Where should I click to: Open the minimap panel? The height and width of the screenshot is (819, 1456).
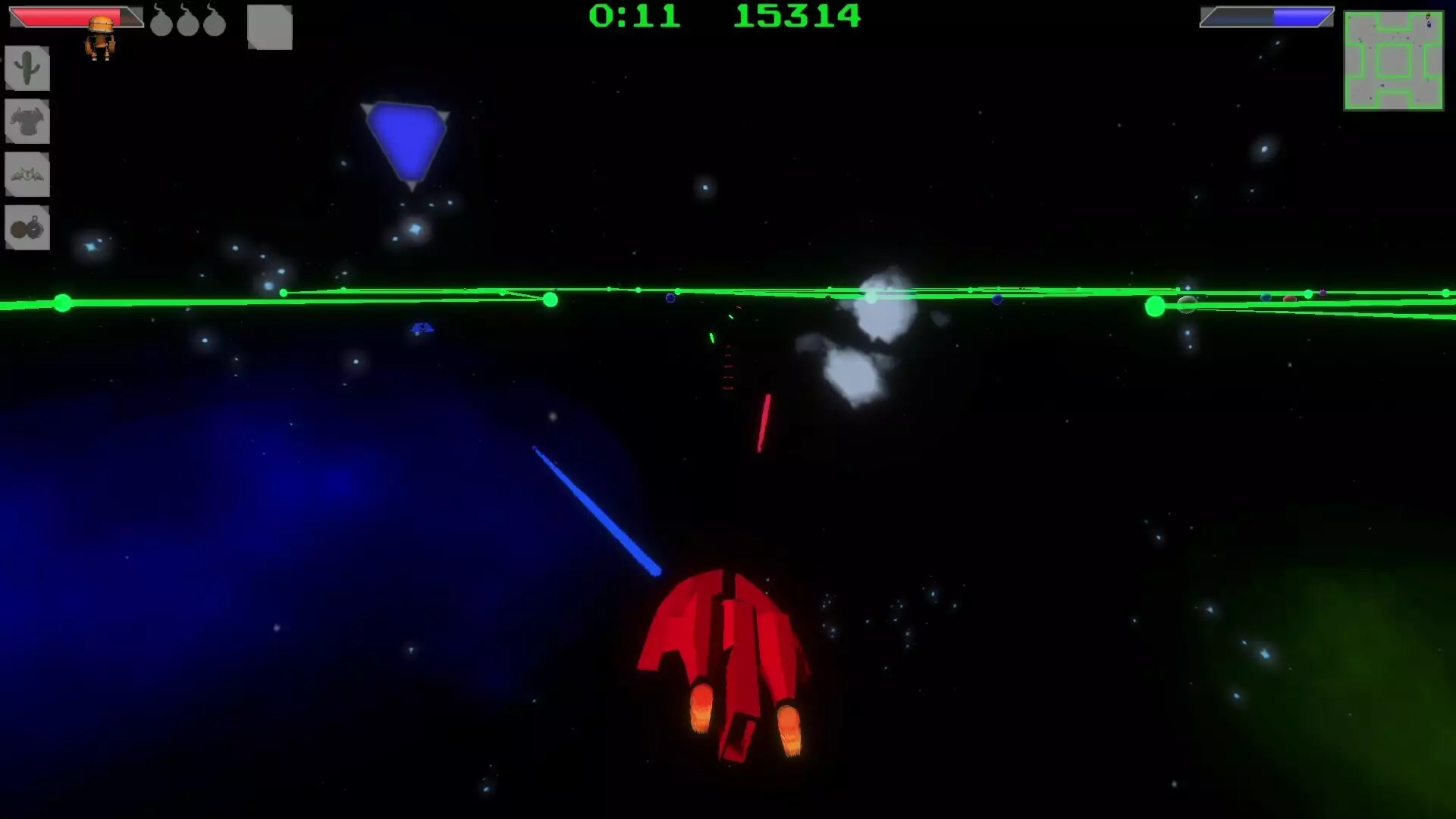pyautogui.click(x=1394, y=61)
